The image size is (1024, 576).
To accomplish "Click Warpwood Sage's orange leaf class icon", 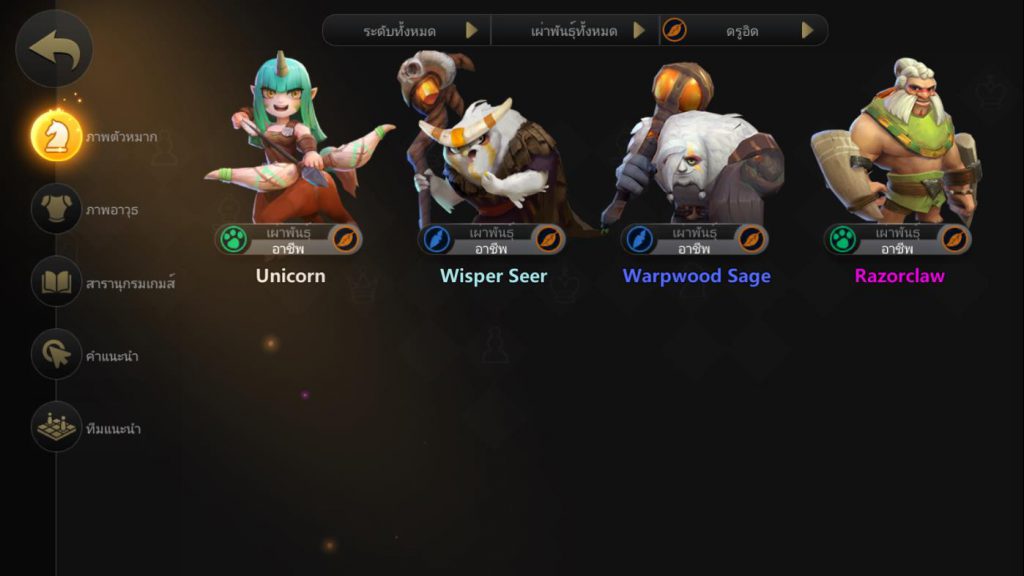I will tap(751, 240).
